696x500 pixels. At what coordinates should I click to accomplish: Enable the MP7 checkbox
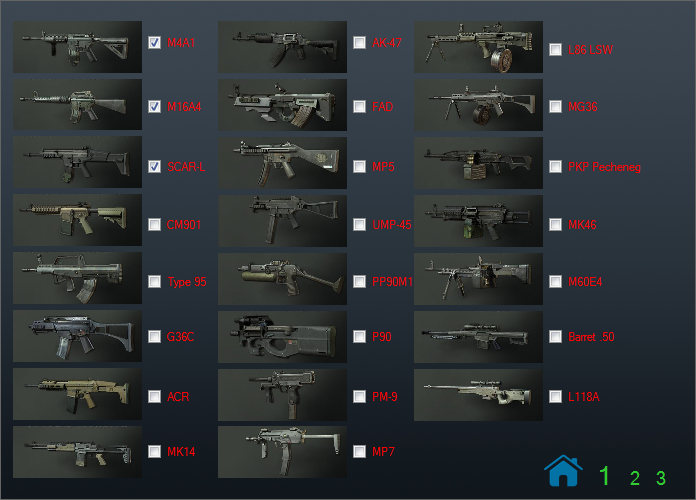coord(359,451)
